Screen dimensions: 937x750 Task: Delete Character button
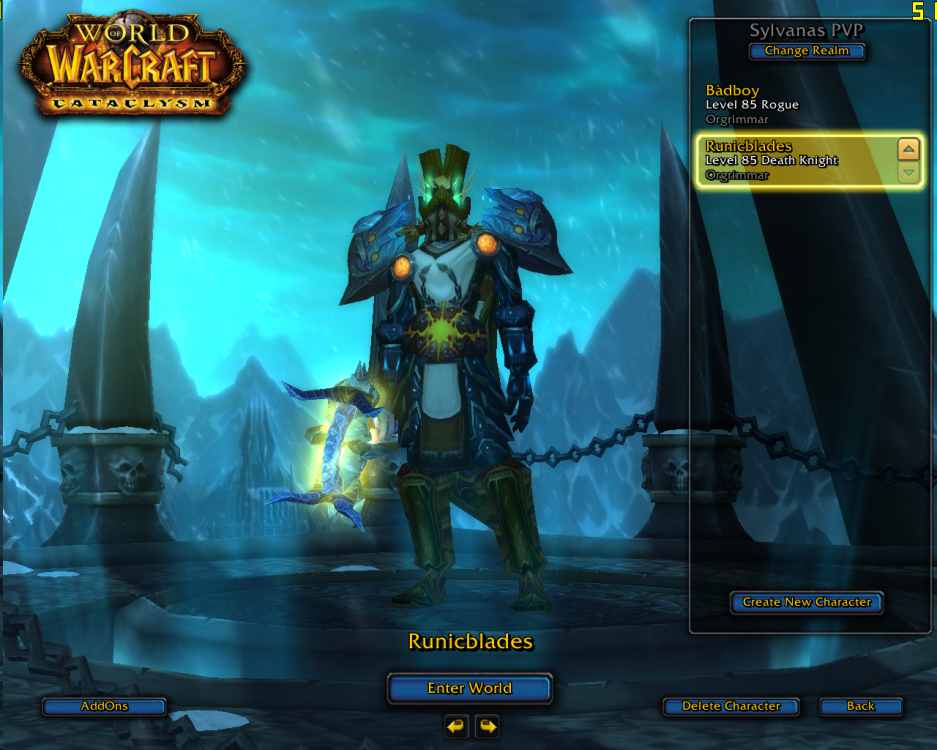click(730, 706)
